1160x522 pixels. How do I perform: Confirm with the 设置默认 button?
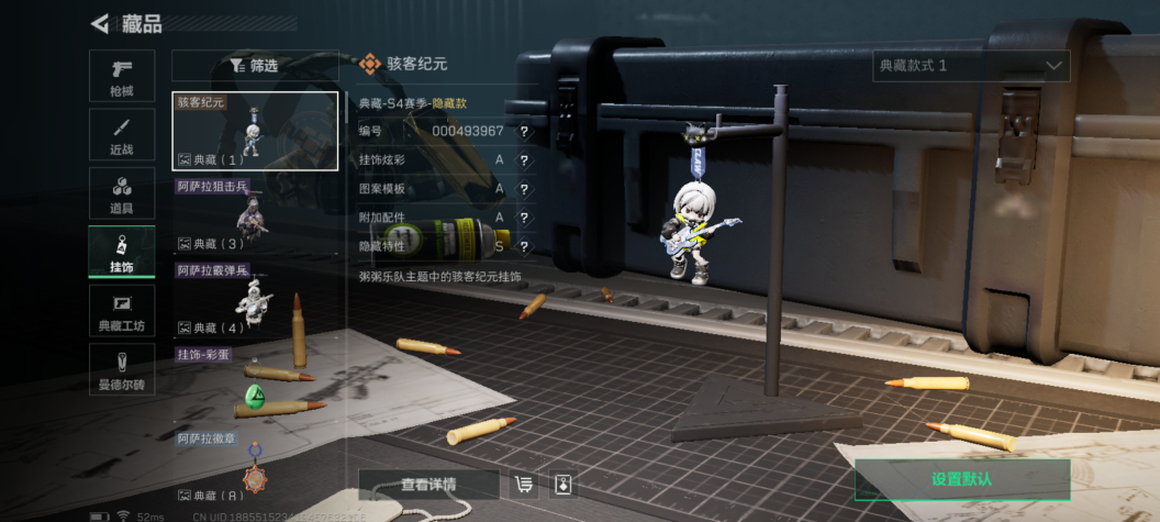point(962,480)
